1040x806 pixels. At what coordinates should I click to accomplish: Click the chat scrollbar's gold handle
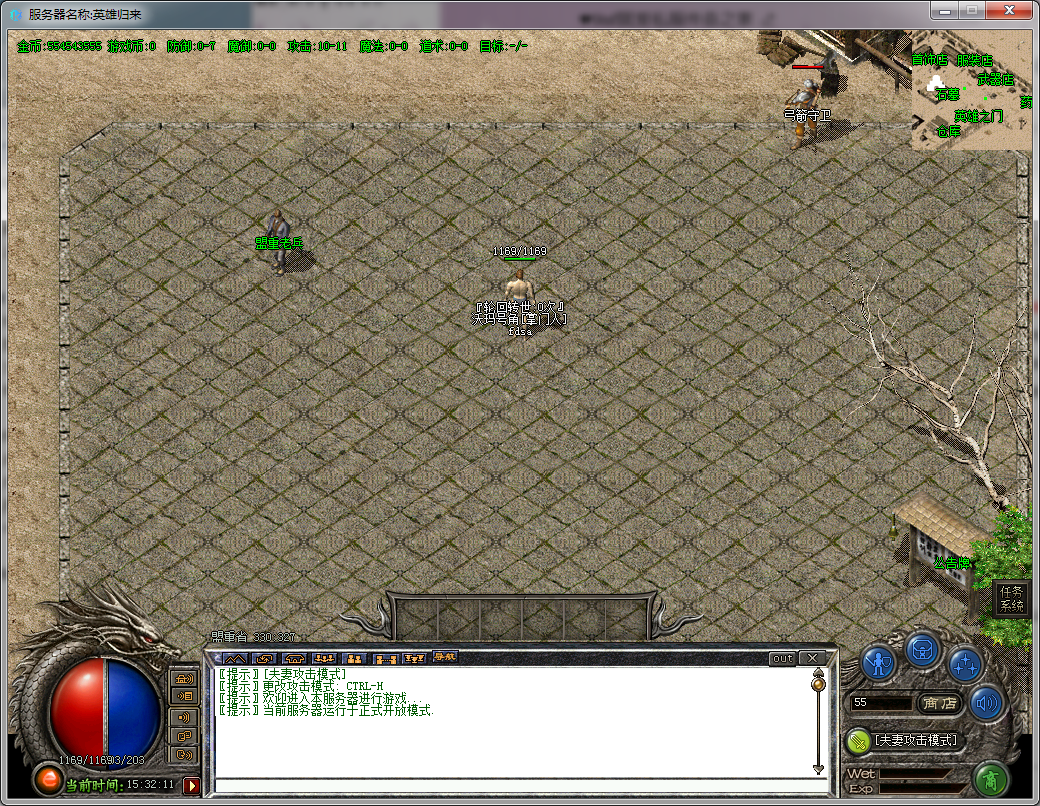coord(818,685)
